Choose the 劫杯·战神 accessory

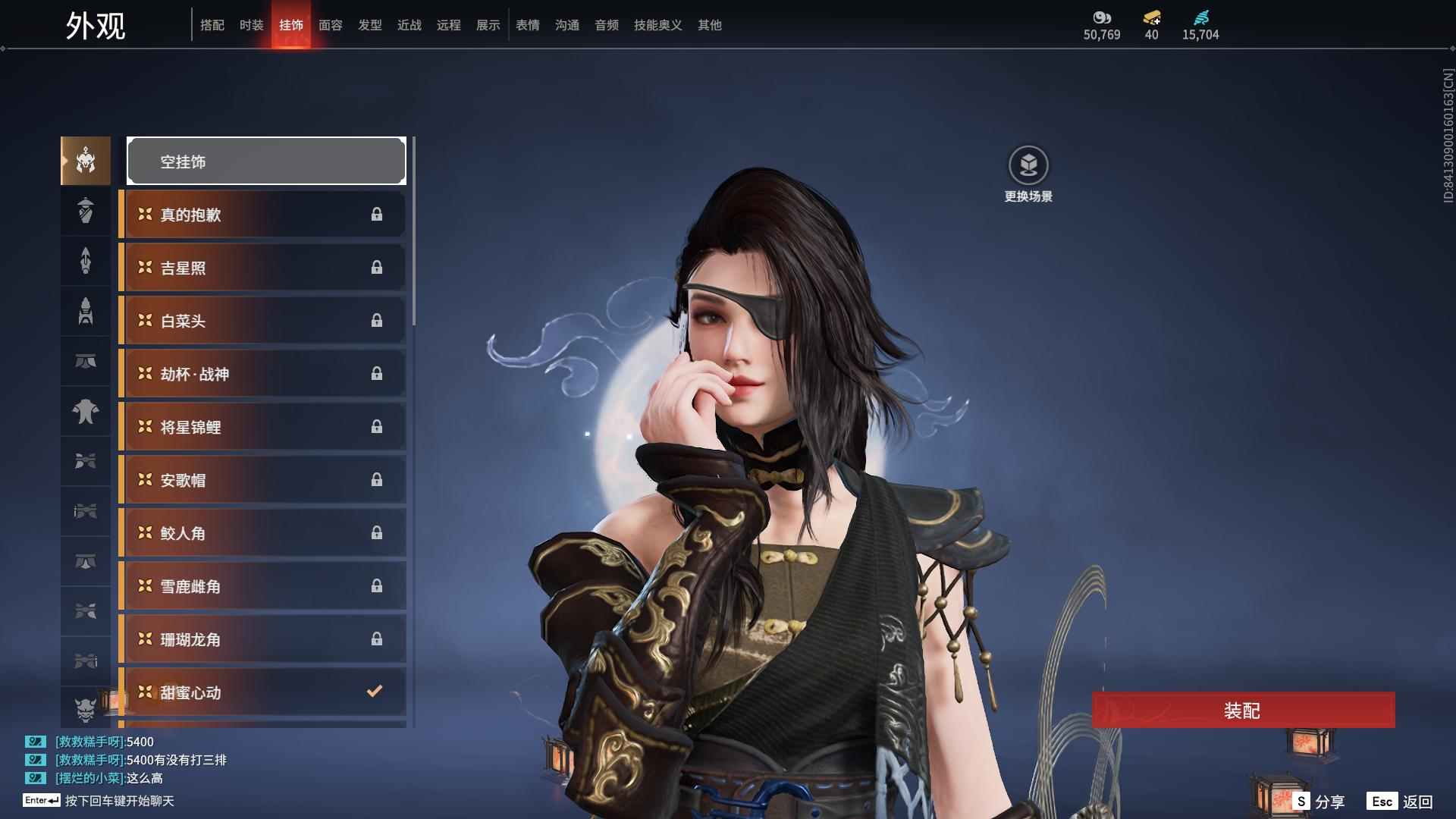(x=263, y=374)
